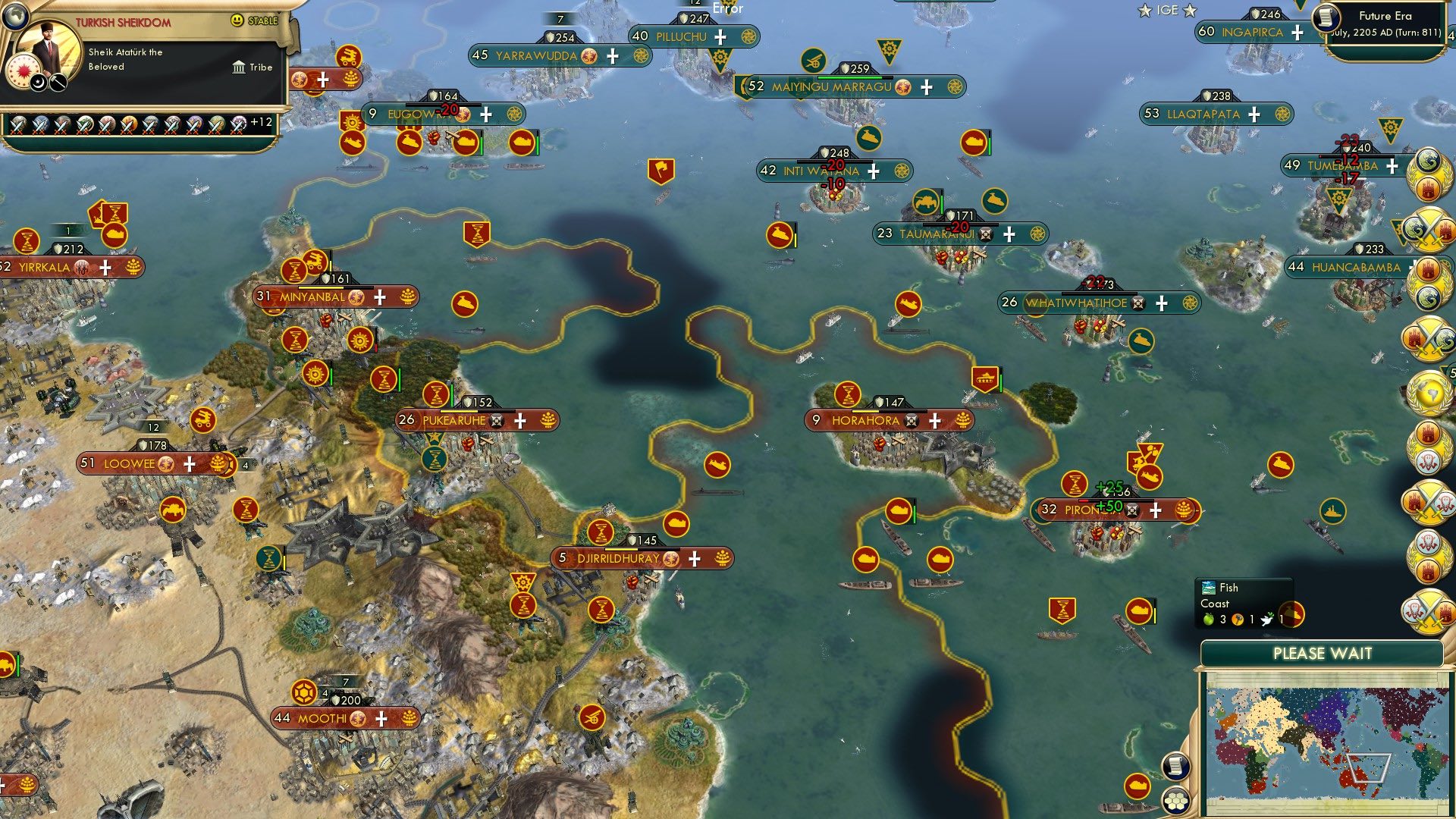Open the IGE in-game editor at the top
This screenshot has height=819, width=1456.
[1166, 10]
